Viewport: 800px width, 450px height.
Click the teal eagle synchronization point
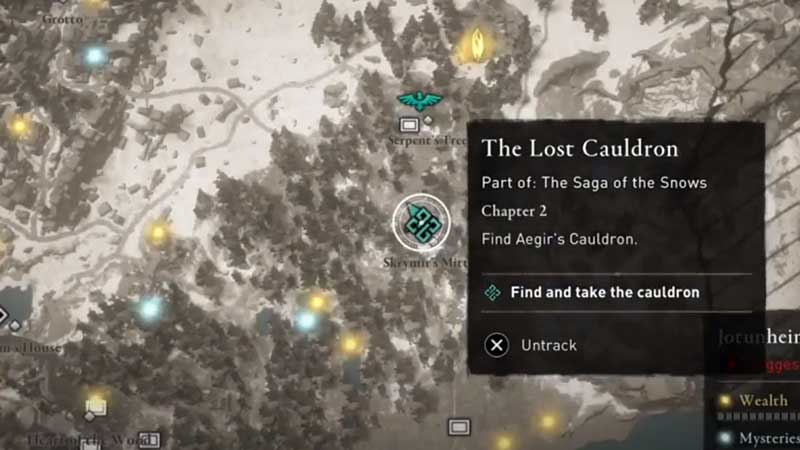pyautogui.click(x=420, y=100)
